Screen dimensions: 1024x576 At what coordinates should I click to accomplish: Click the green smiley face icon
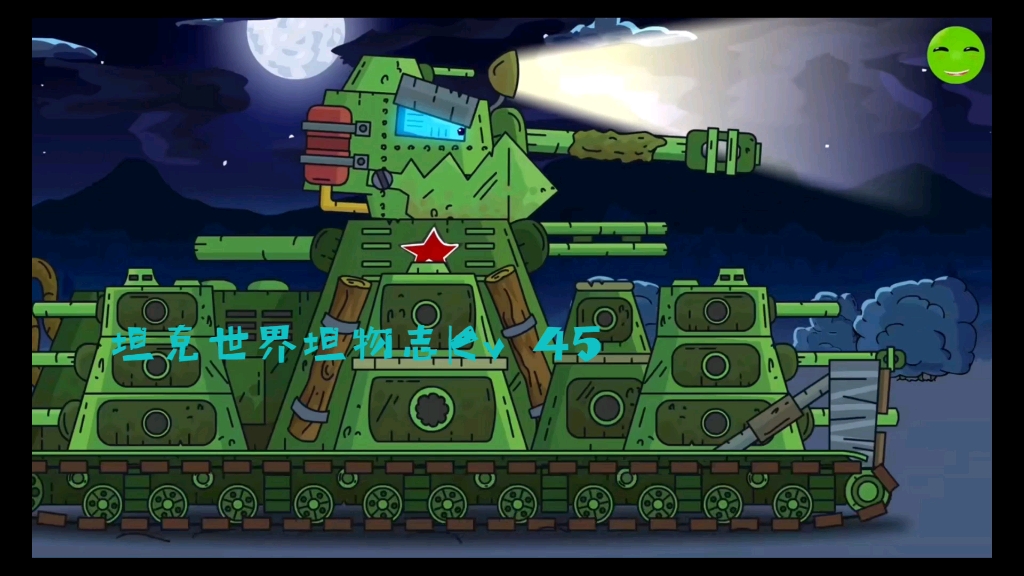955,55
